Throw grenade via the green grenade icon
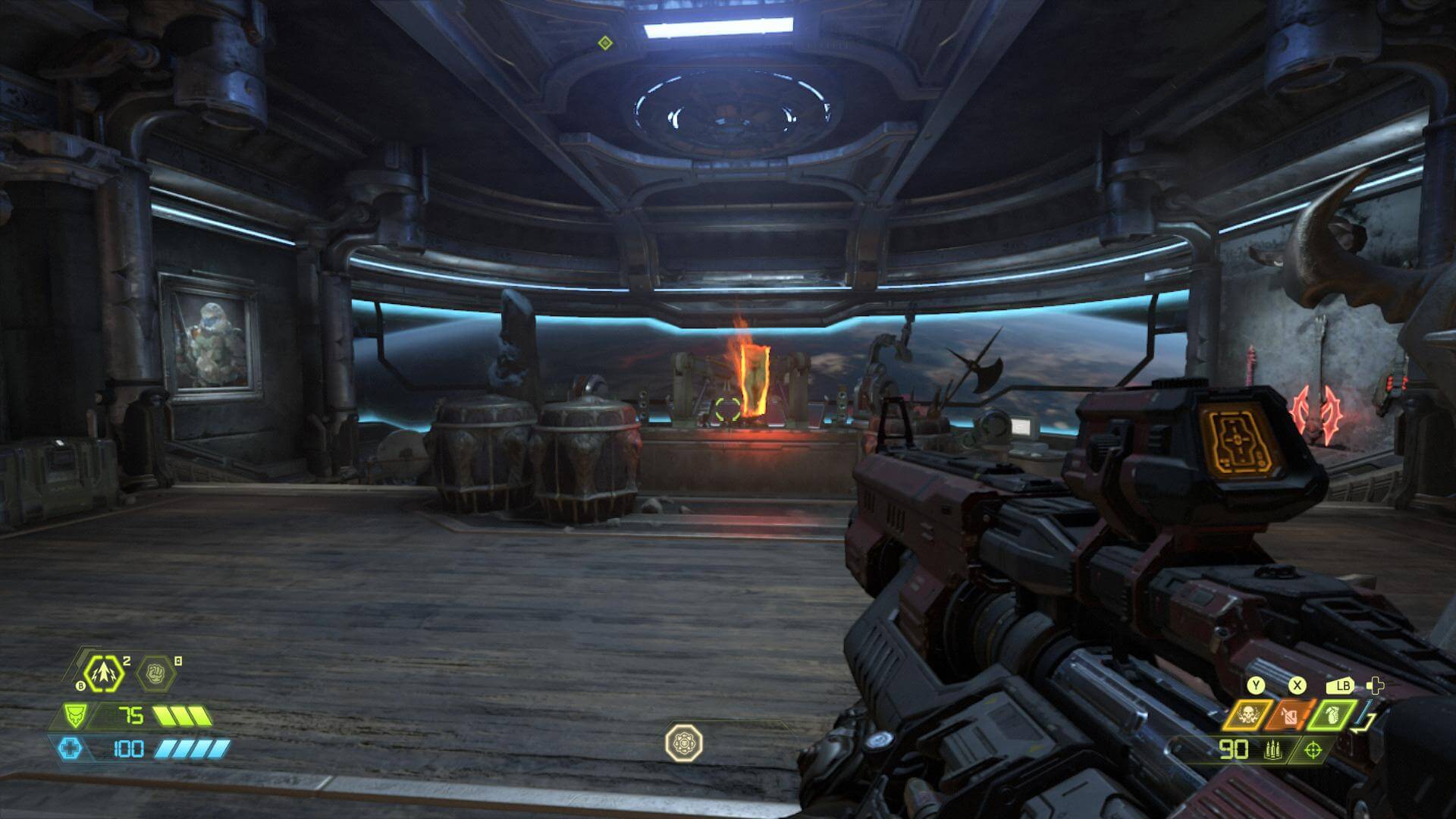The height and width of the screenshot is (819, 1456). [1334, 714]
